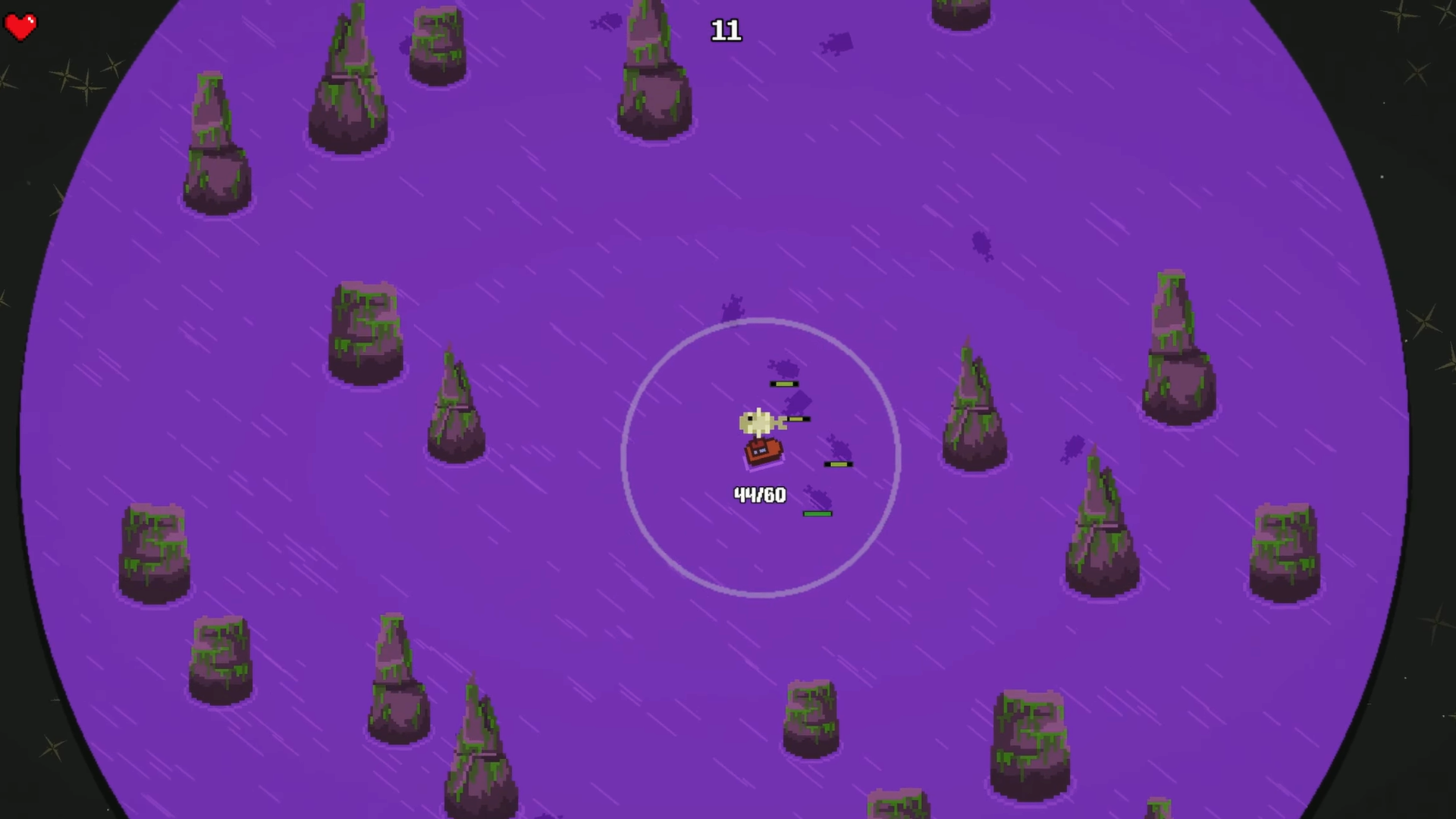This screenshot has width=1456, height=819.
Task: Click the full green health bar below center
Action: point(817,513)
